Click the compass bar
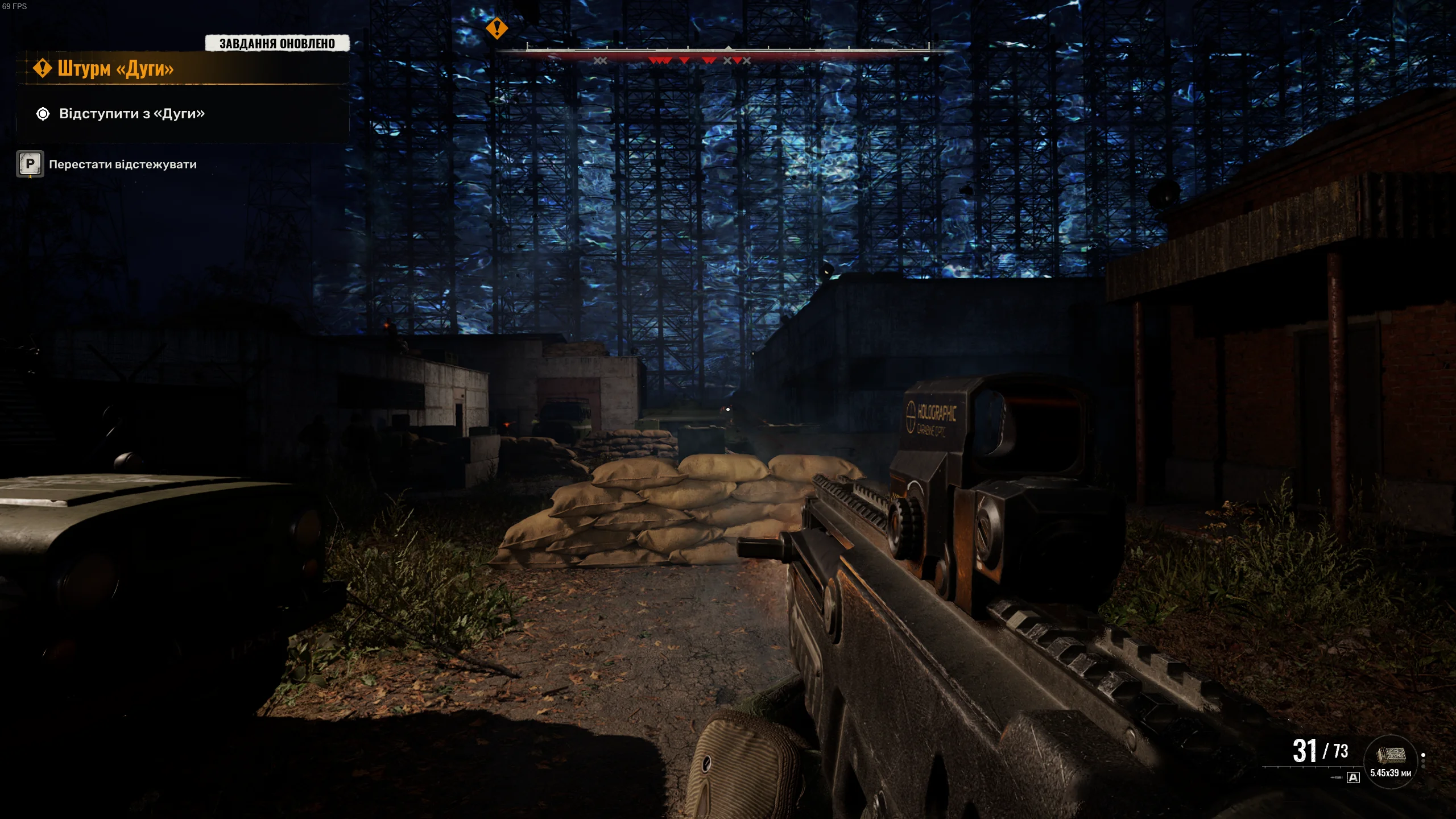Image resolution: width=1456 pixels, height=819 pixels. [x=728, y=51]
